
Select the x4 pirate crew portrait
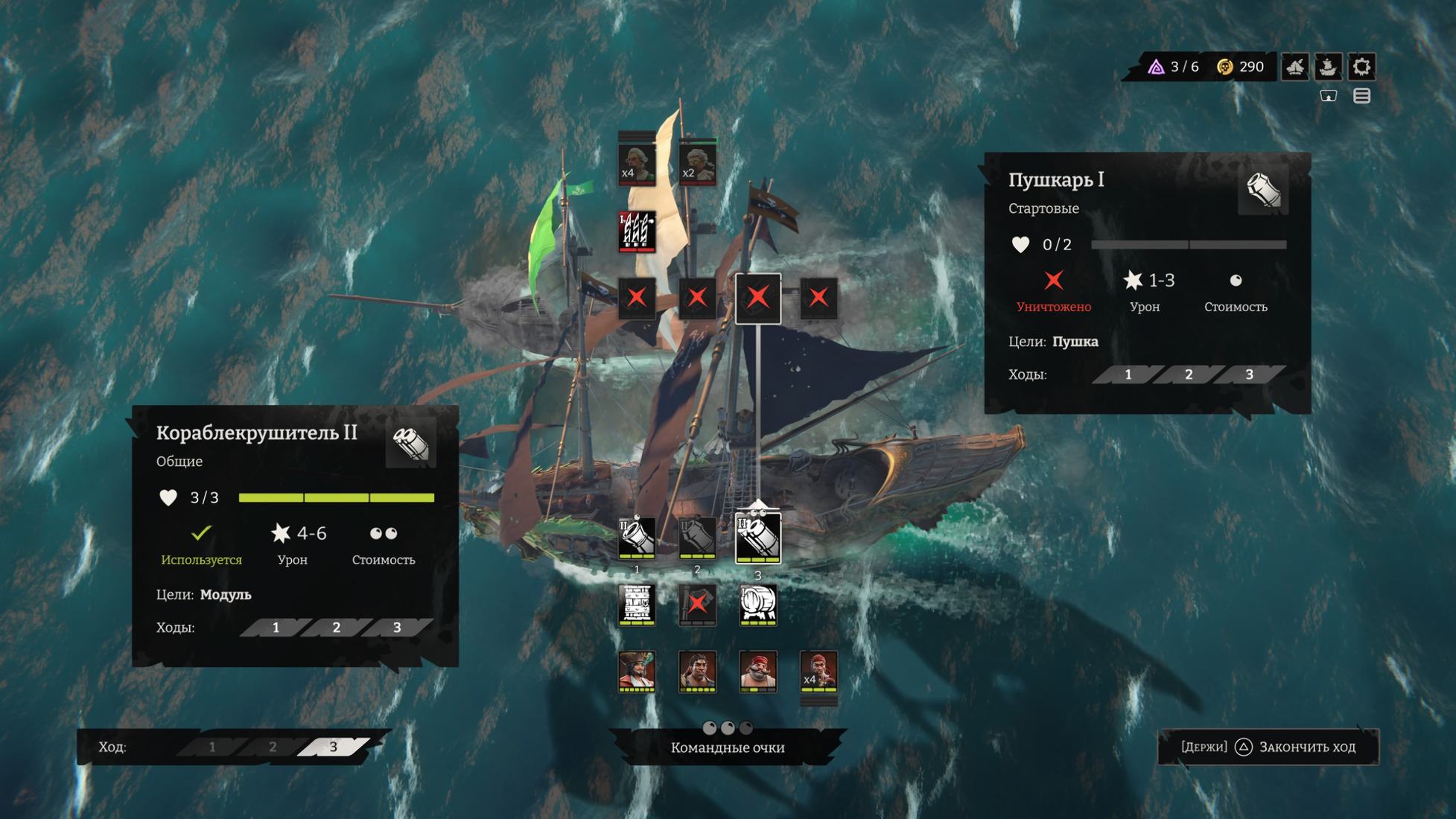[818, 671]
